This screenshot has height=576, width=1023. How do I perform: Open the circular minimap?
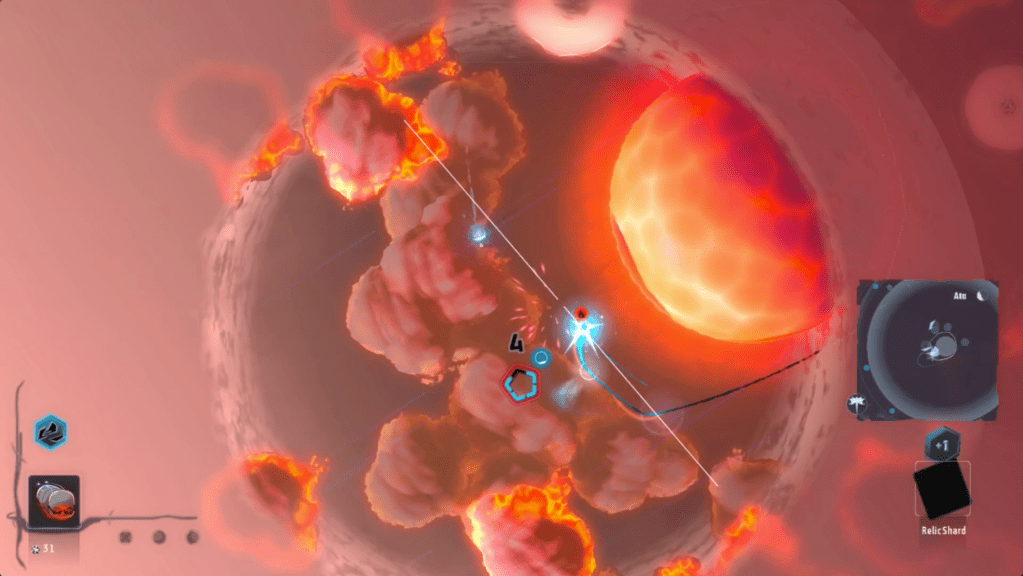pyautogui.click(x=929, y=350)
